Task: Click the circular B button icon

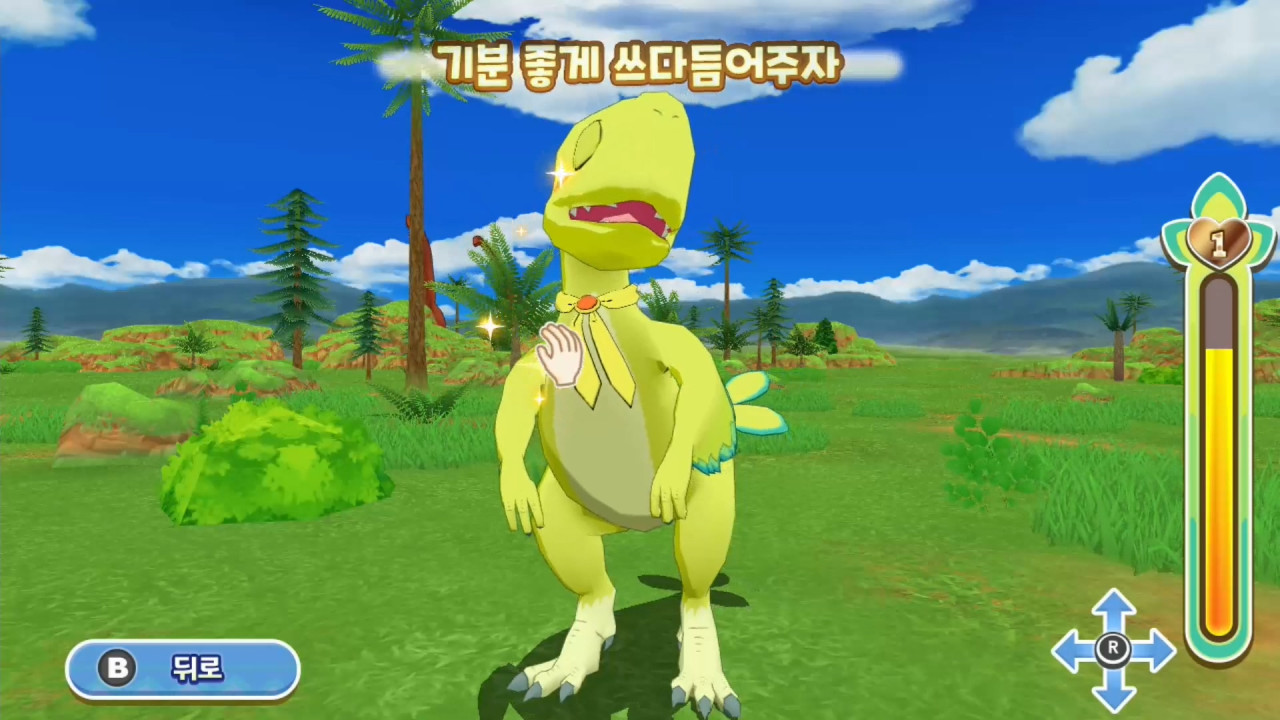Action: click(117, 670)
